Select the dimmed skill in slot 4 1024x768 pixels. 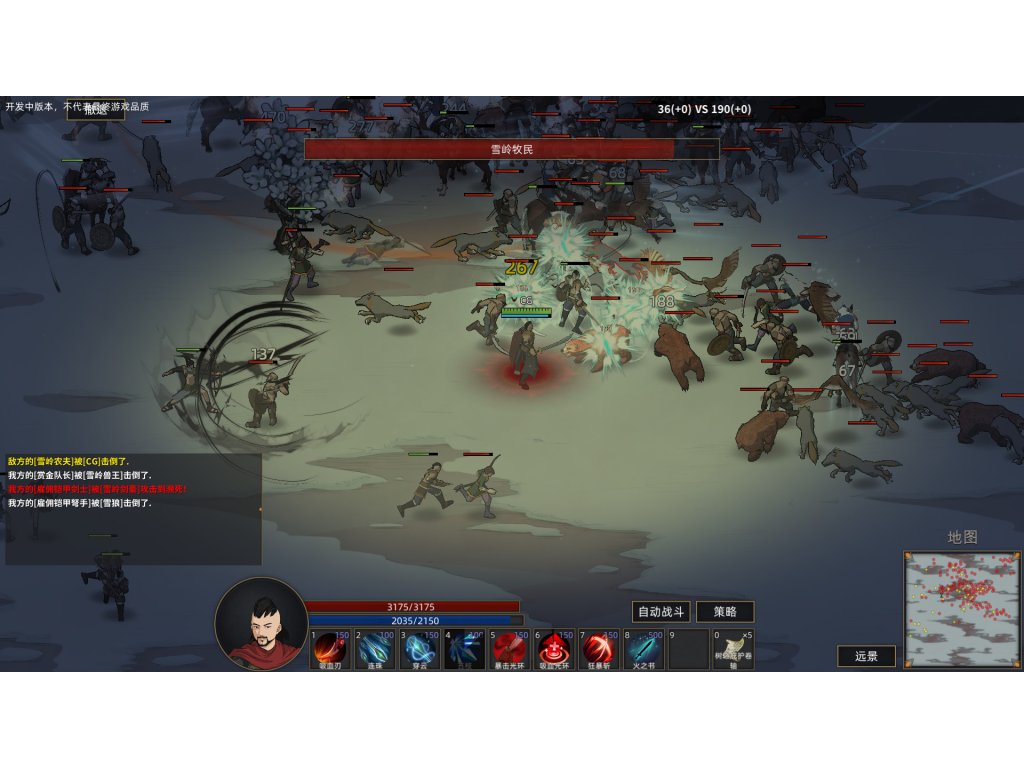coord(465,649)
